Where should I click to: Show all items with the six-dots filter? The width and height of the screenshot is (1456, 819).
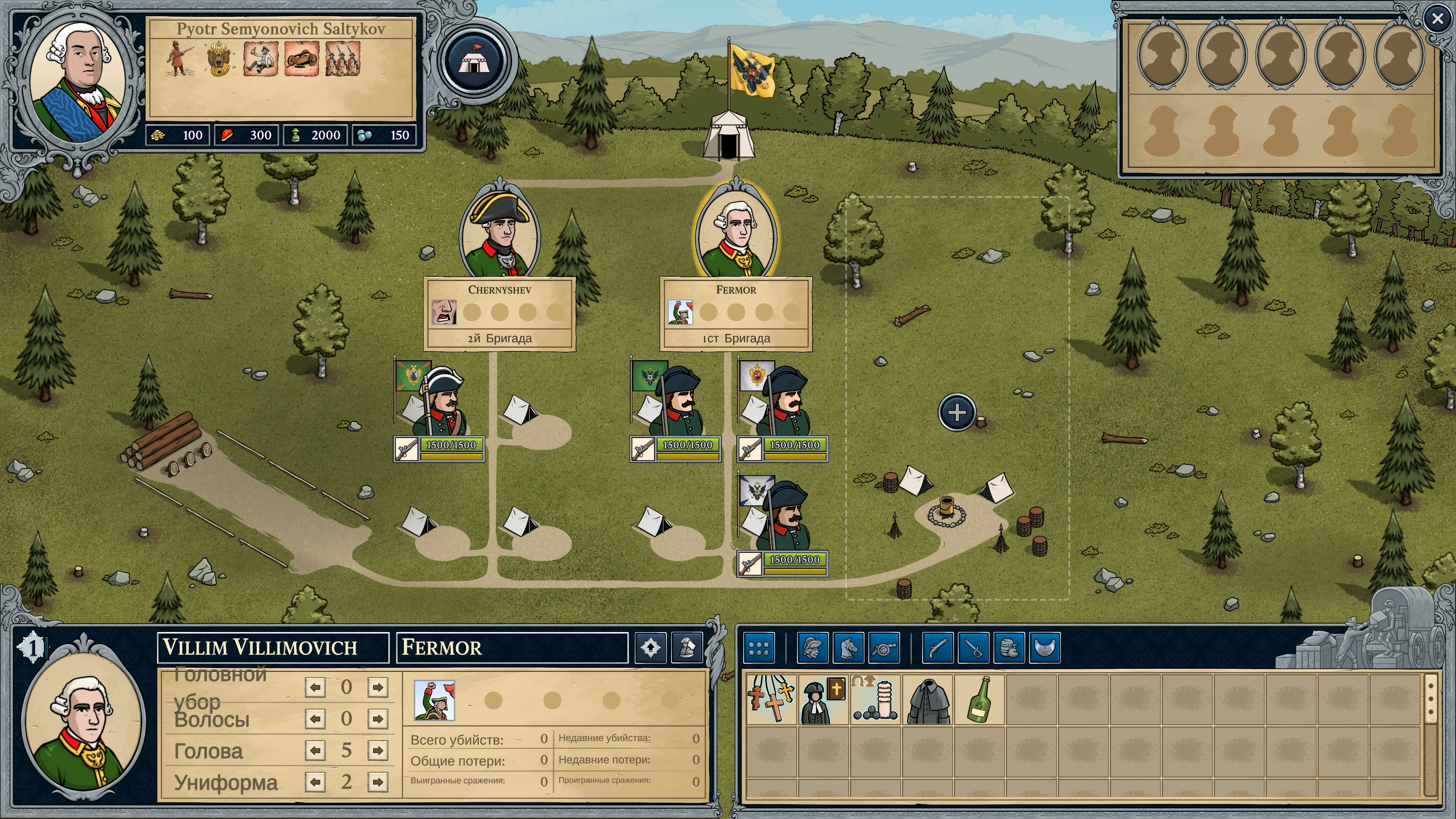tap(758, 648)
